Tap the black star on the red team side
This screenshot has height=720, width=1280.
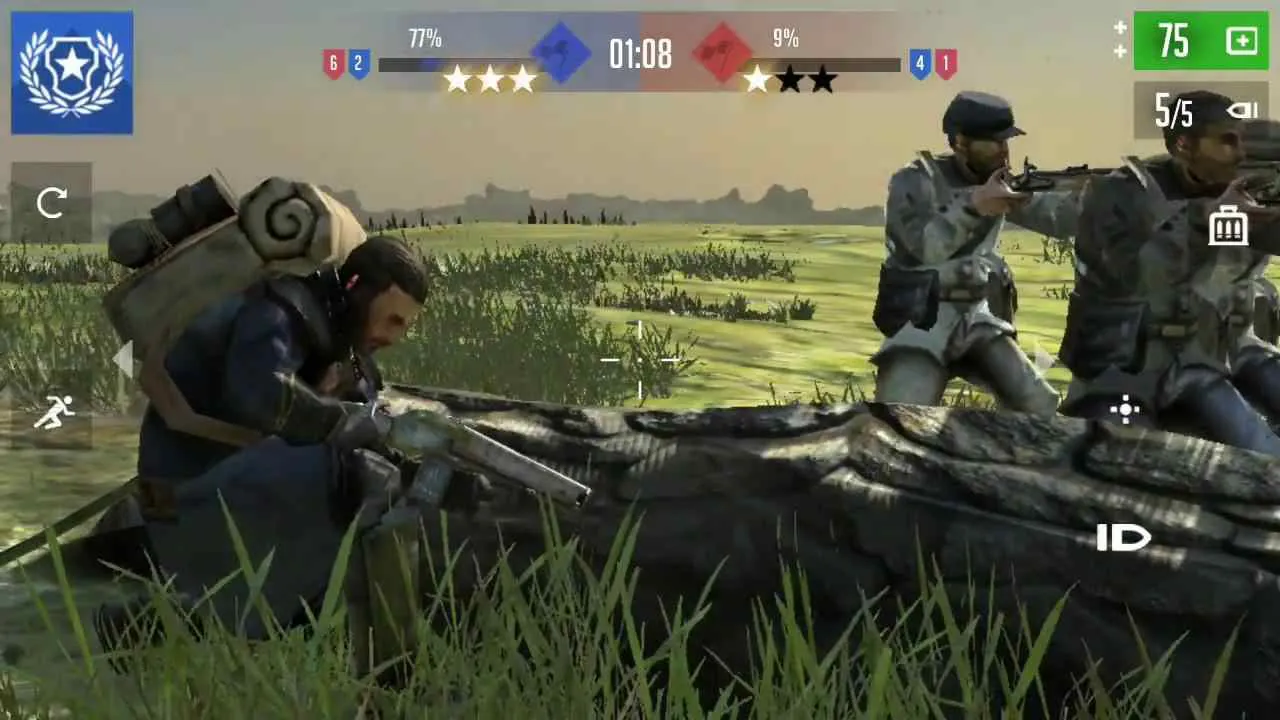click(792, 78)
